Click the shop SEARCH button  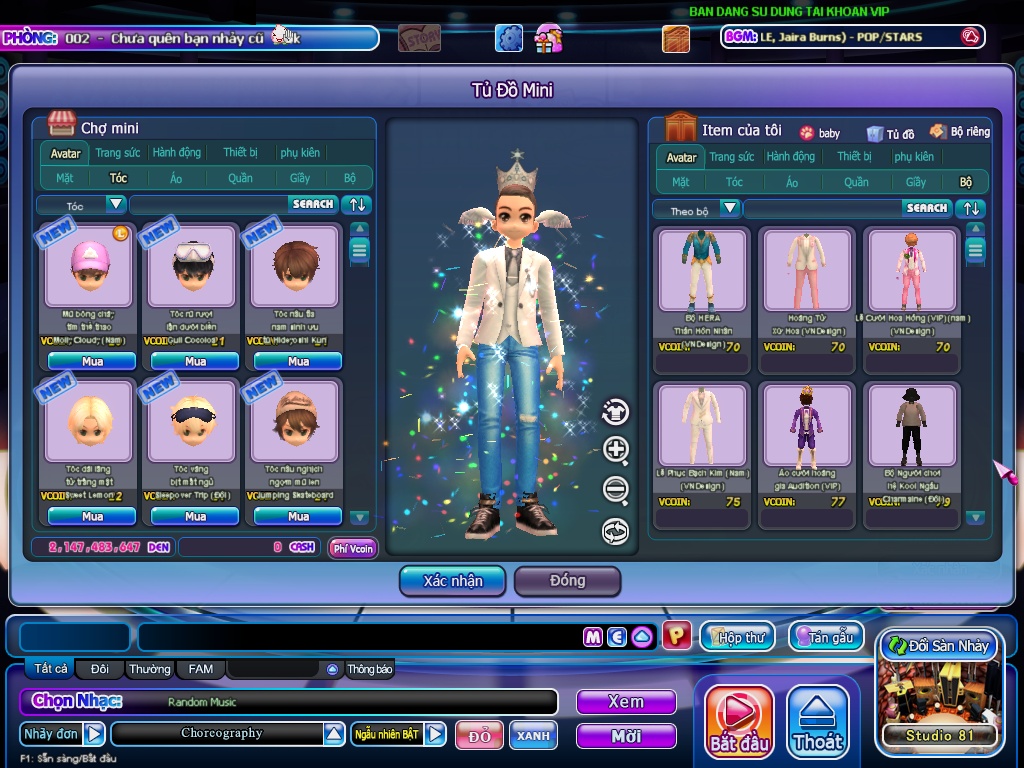tap(313, 204)
